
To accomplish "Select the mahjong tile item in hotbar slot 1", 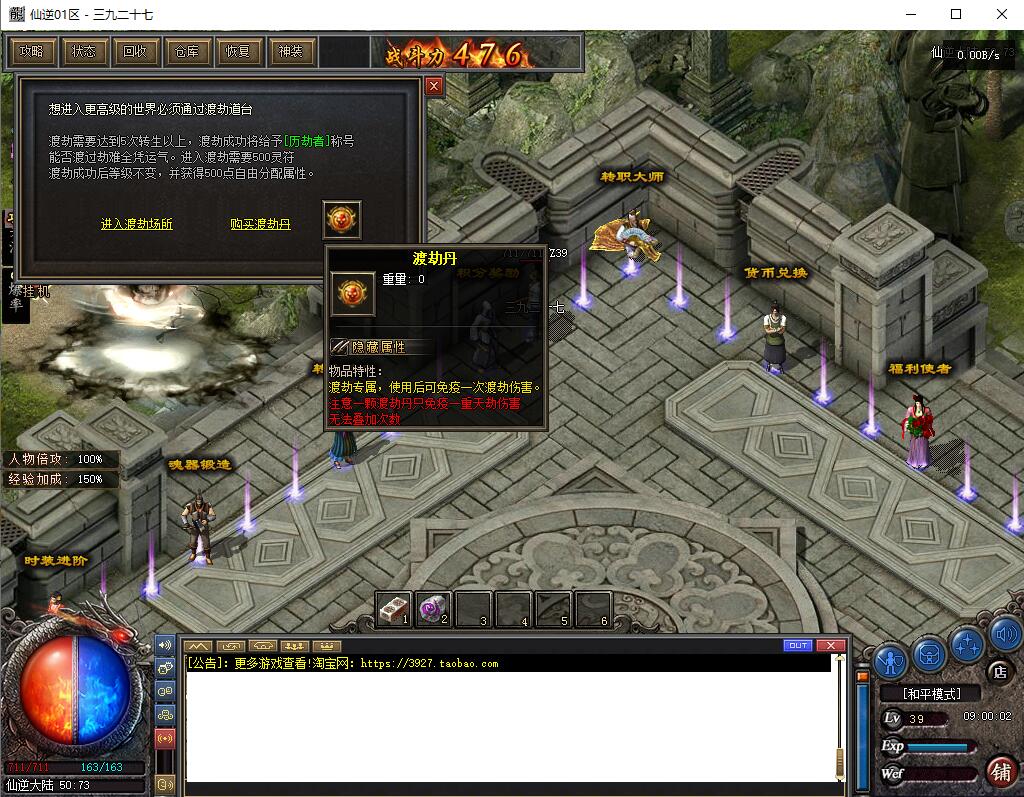I will (x=394, y=608).
